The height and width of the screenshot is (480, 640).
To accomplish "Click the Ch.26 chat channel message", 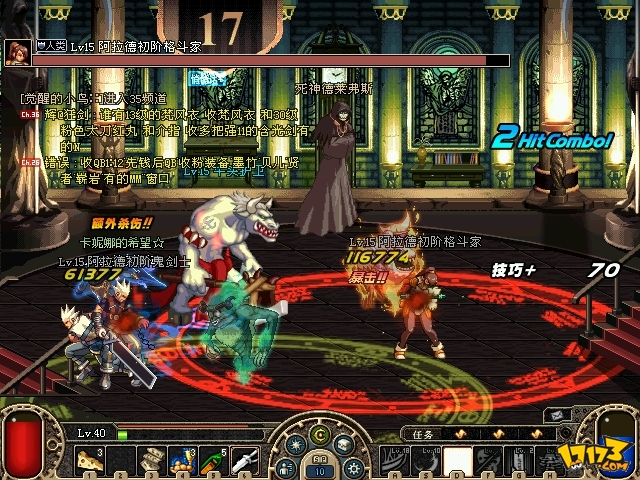I will coord(27,161).
